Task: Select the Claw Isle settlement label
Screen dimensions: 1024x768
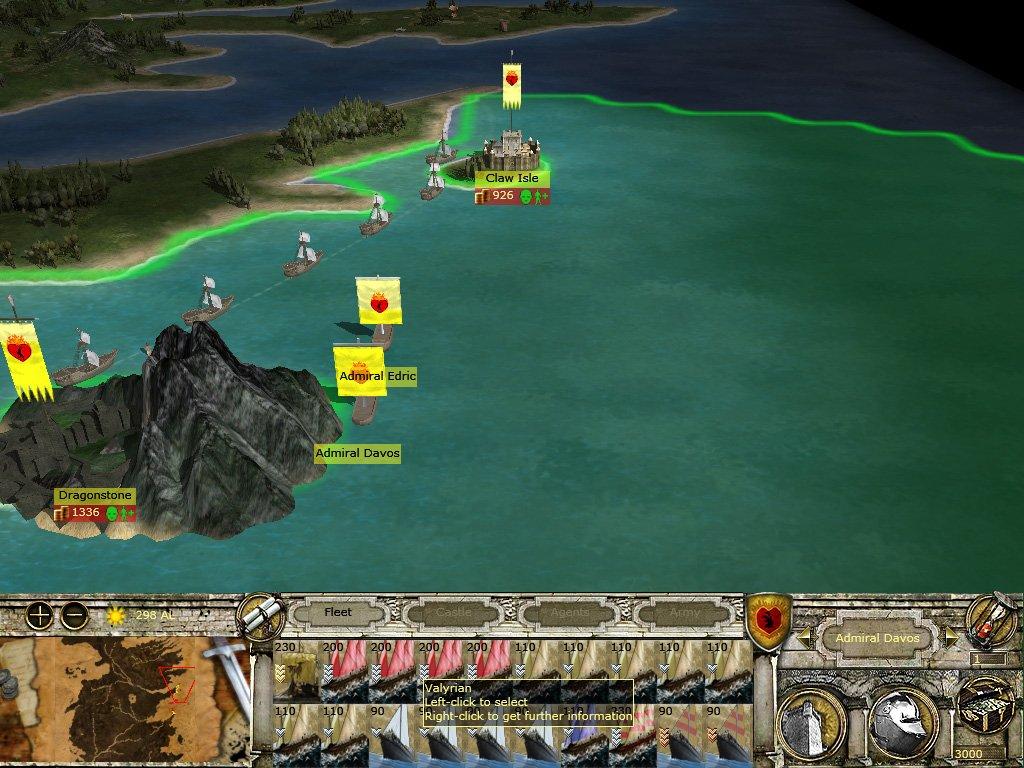Action: click(x=512, y=178)
